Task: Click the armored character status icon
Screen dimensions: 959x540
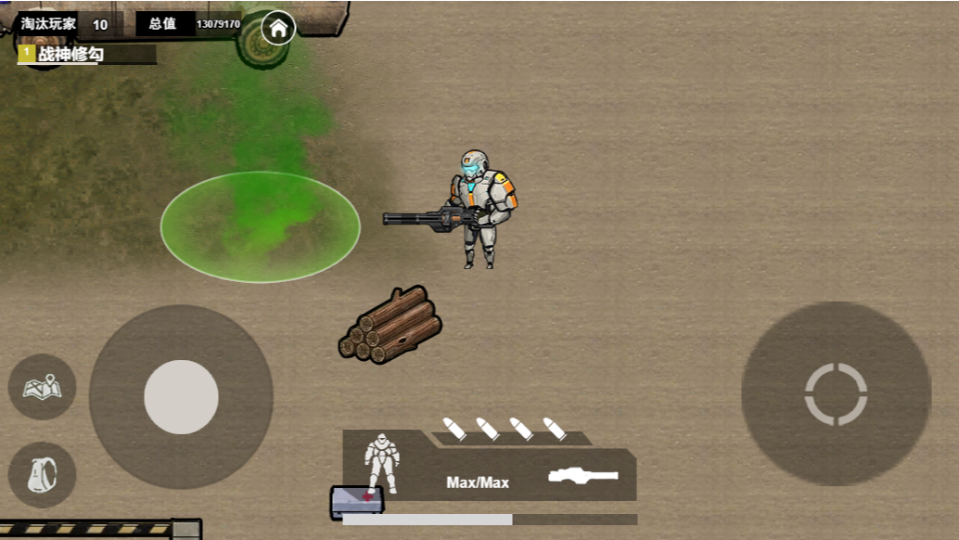Action: (381, 462)
